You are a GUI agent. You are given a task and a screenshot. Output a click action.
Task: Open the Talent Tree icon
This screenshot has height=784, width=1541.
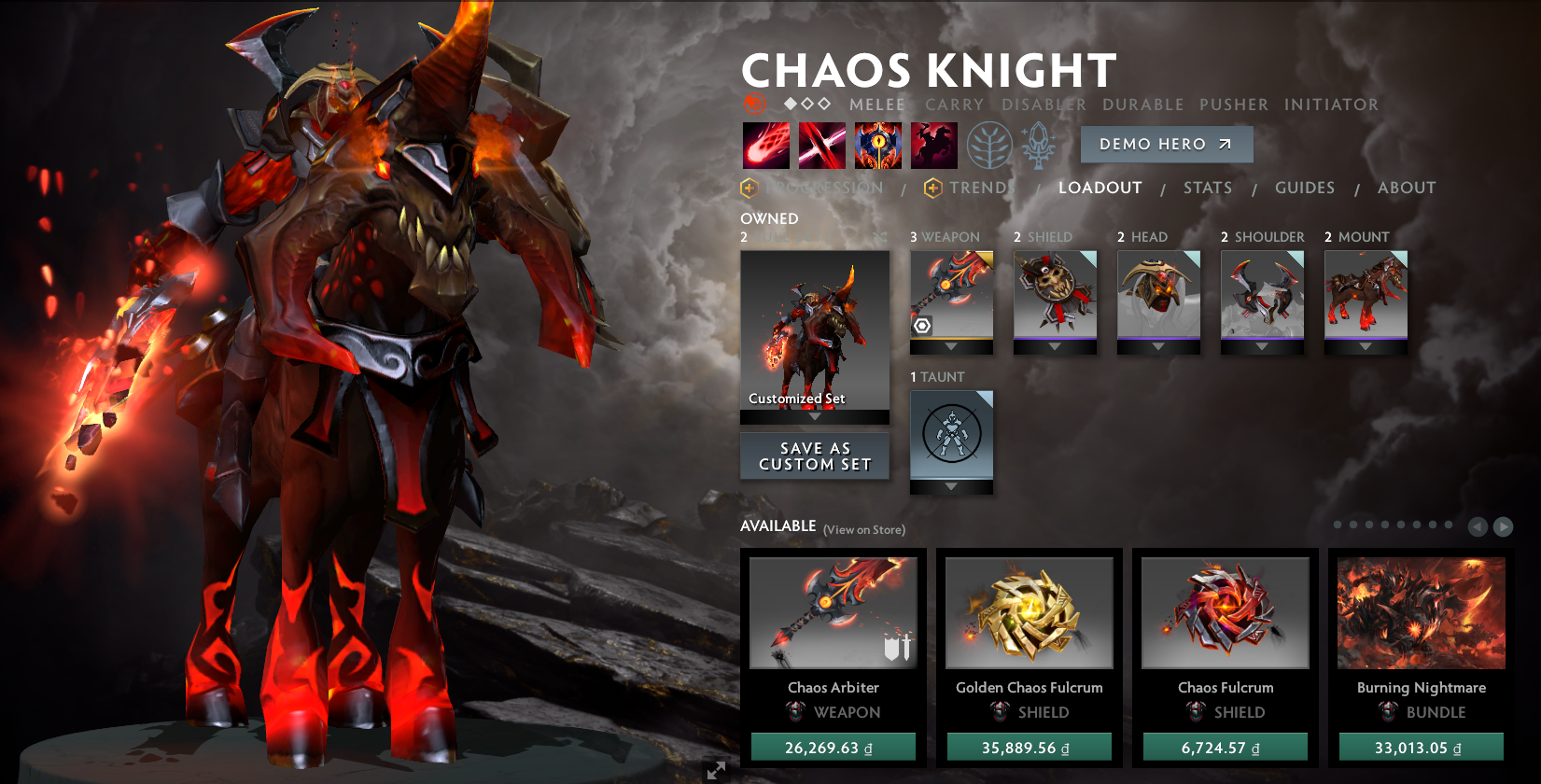(x=990, y=145)
